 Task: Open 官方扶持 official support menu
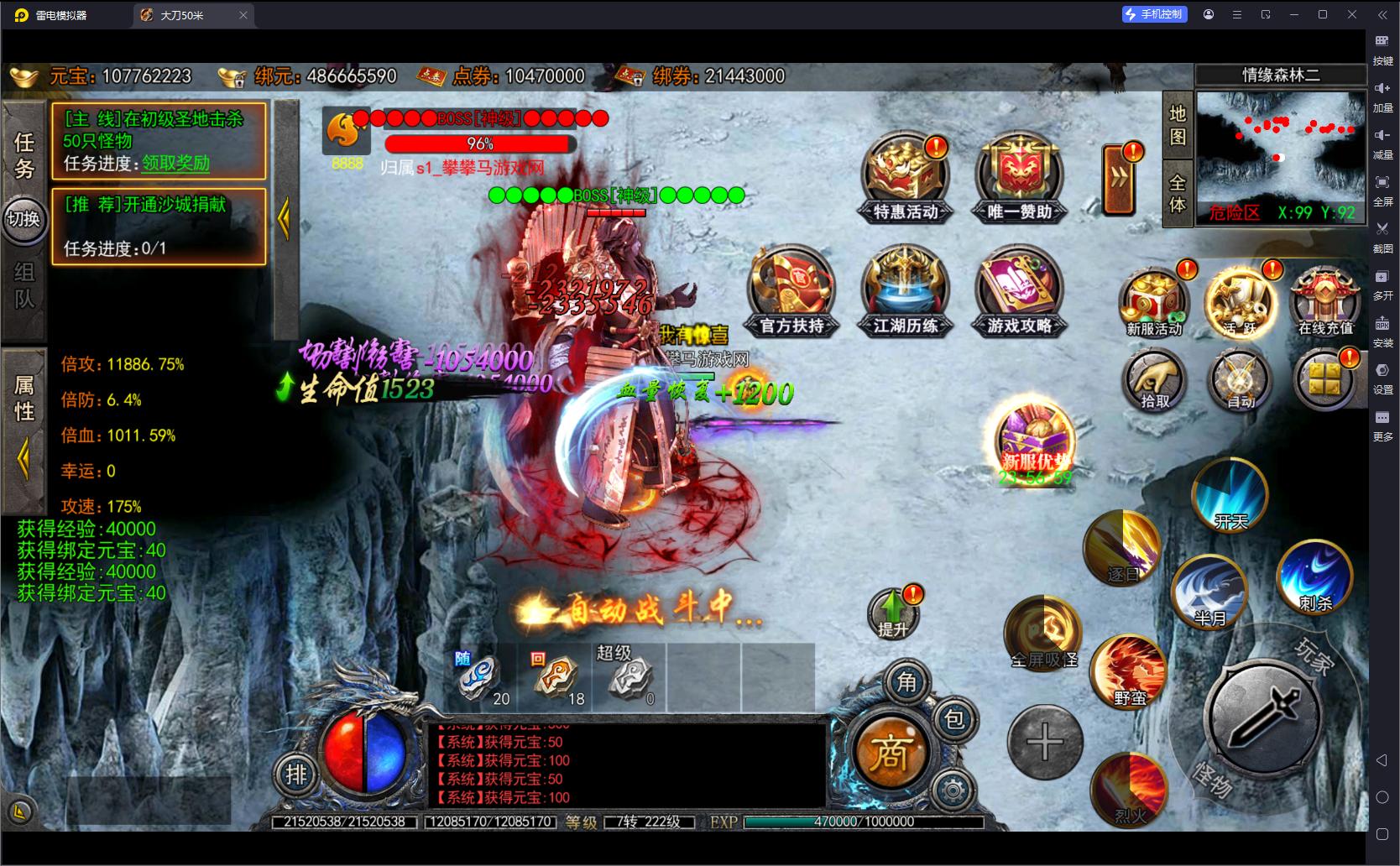[x=791, y=291]
